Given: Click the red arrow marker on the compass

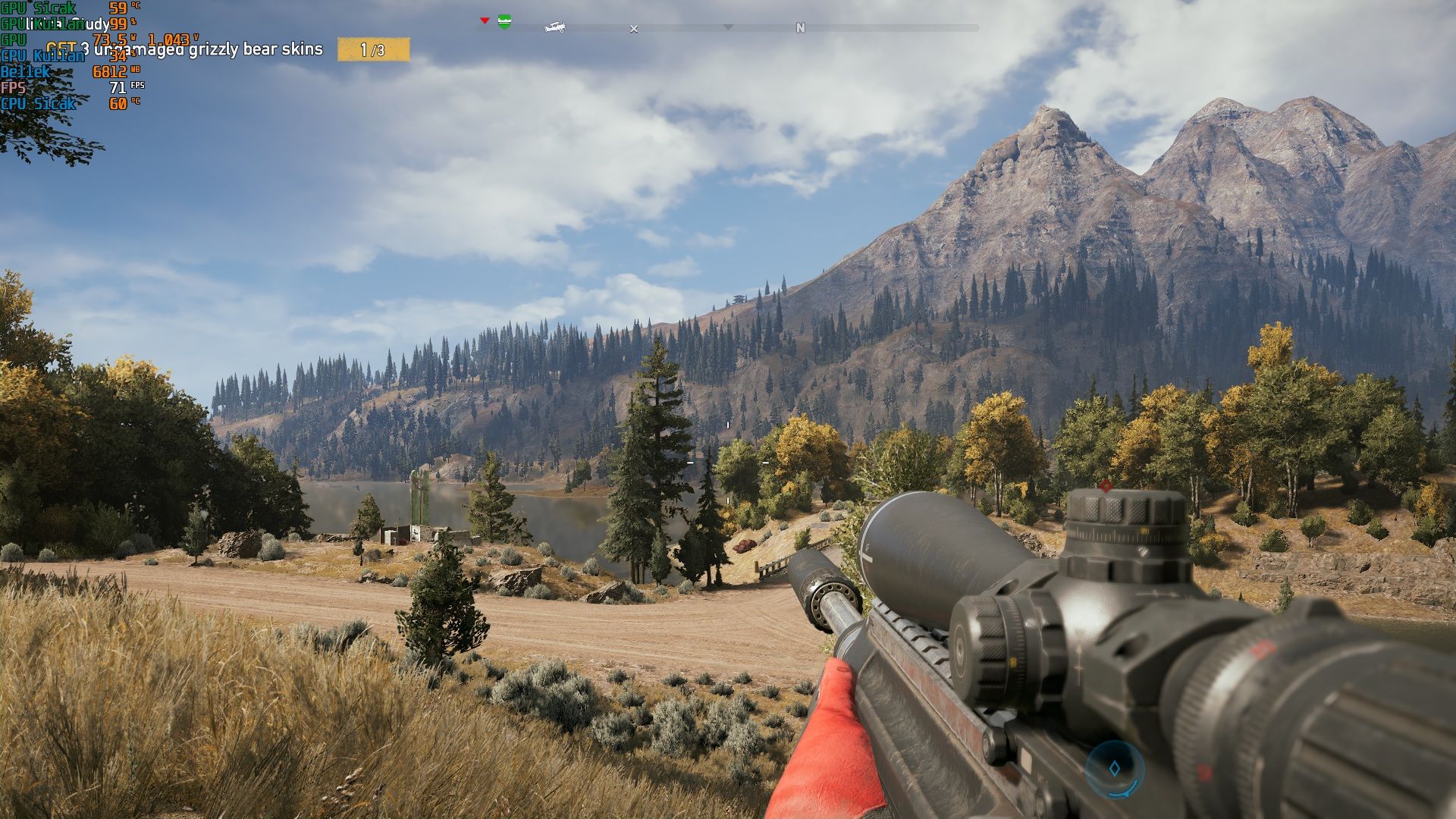Looking at the screenshot, I should pos(485,20).
